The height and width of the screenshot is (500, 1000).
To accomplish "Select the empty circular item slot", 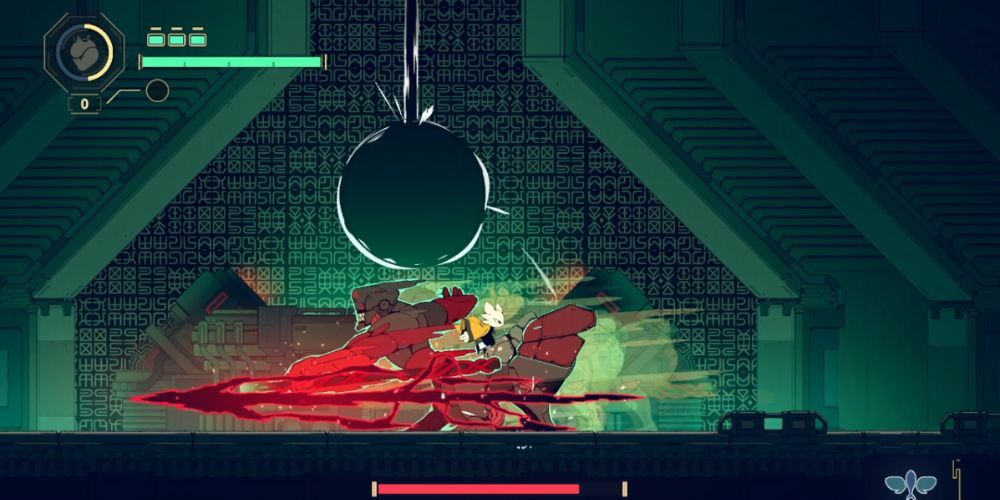I will pyautogui.click(x=156, y=91).
